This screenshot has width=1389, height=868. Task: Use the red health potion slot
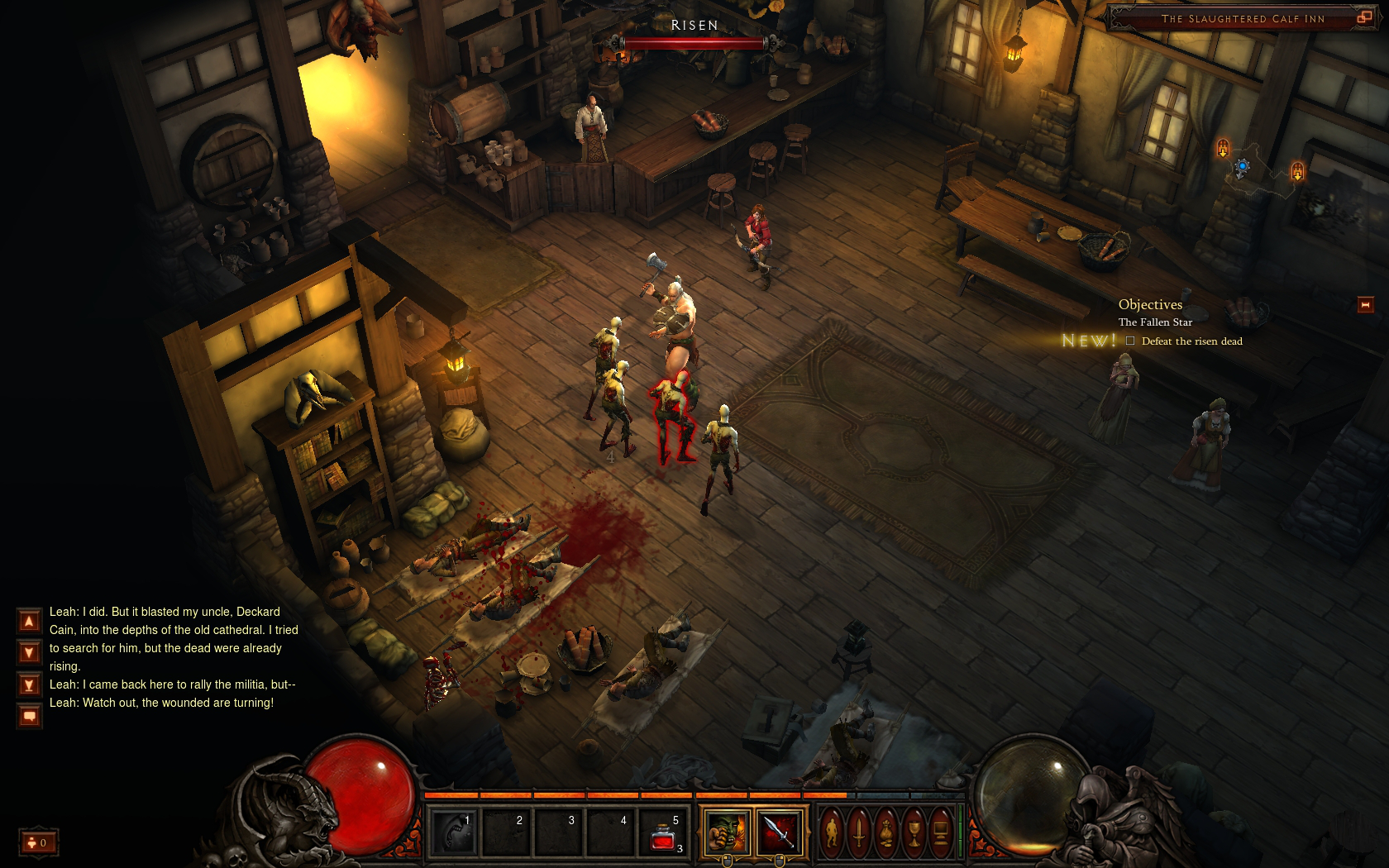coord(664,832)
